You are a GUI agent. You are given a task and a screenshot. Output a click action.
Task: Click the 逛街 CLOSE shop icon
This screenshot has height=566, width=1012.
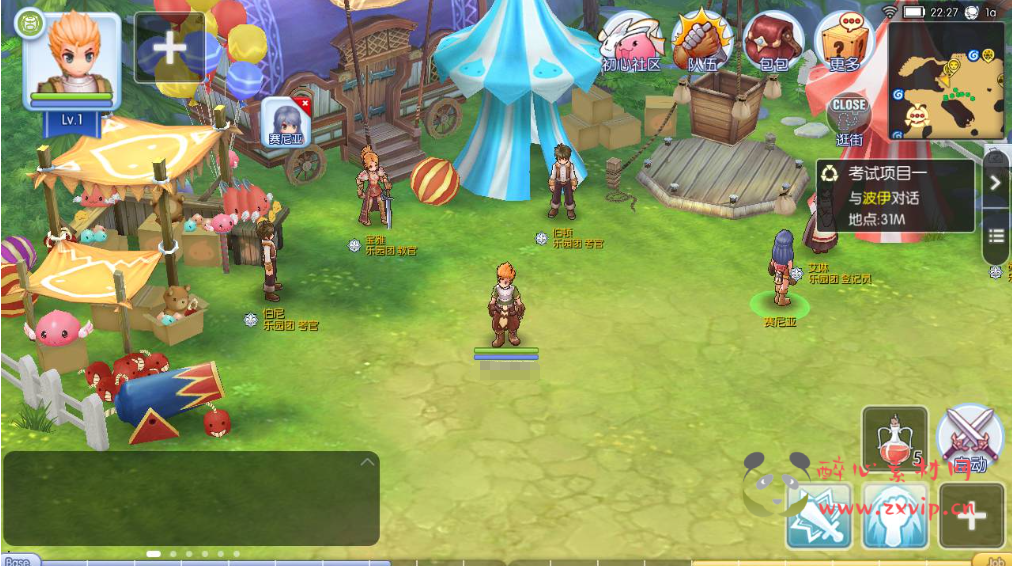[848, 118]
